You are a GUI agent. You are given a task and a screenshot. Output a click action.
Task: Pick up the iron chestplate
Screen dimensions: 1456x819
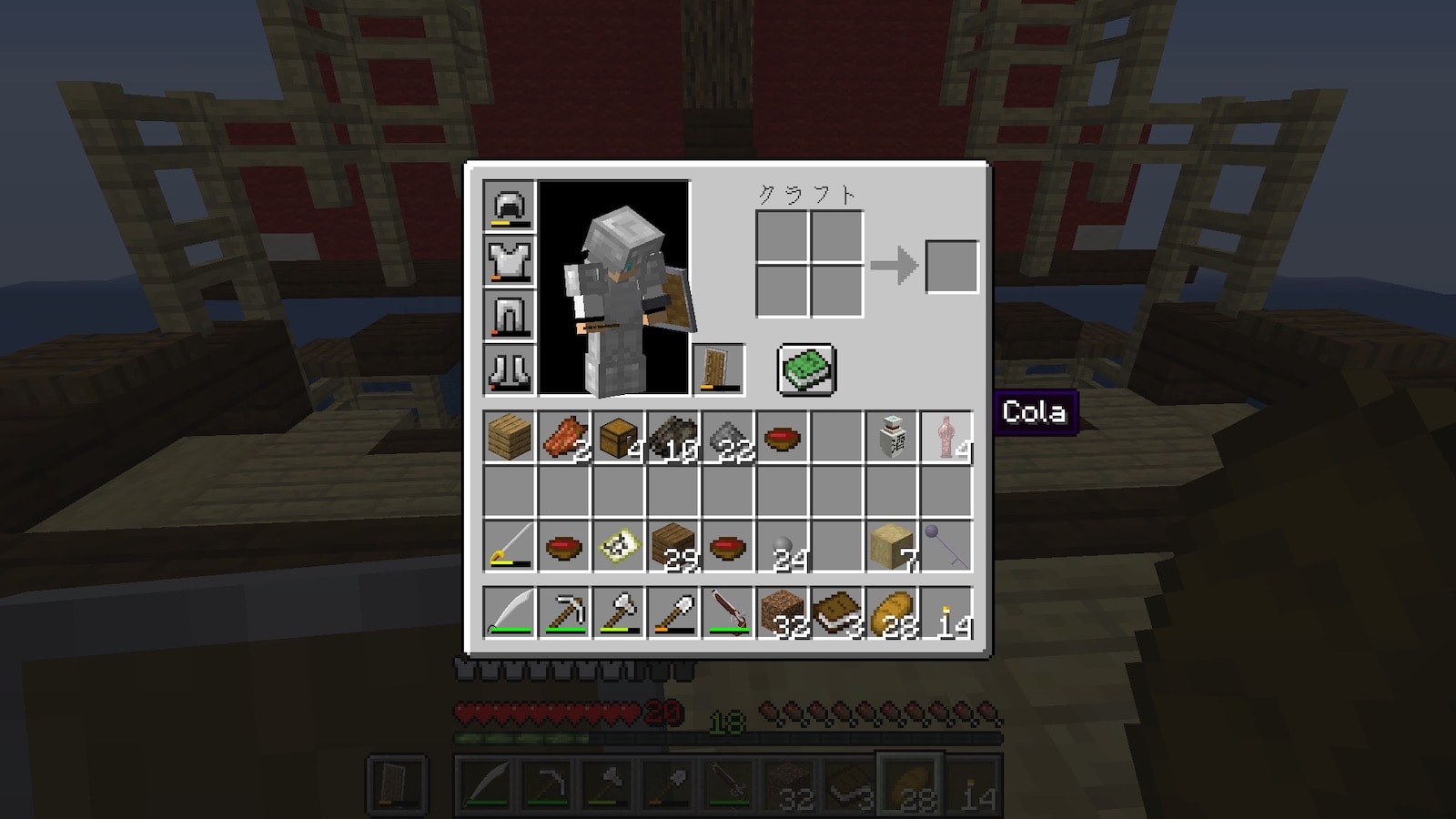[510, 261]
